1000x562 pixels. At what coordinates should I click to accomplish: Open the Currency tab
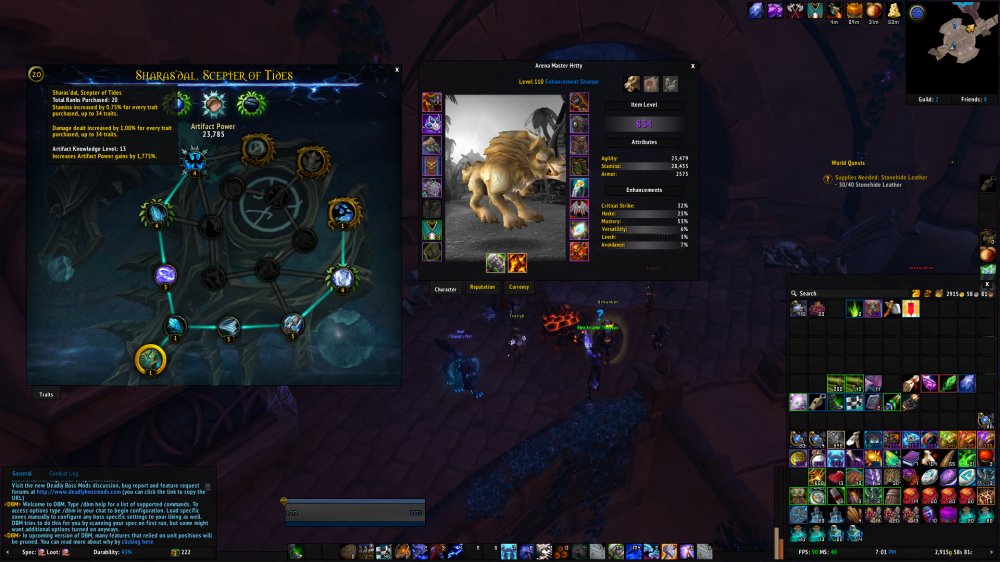(519, 288)
